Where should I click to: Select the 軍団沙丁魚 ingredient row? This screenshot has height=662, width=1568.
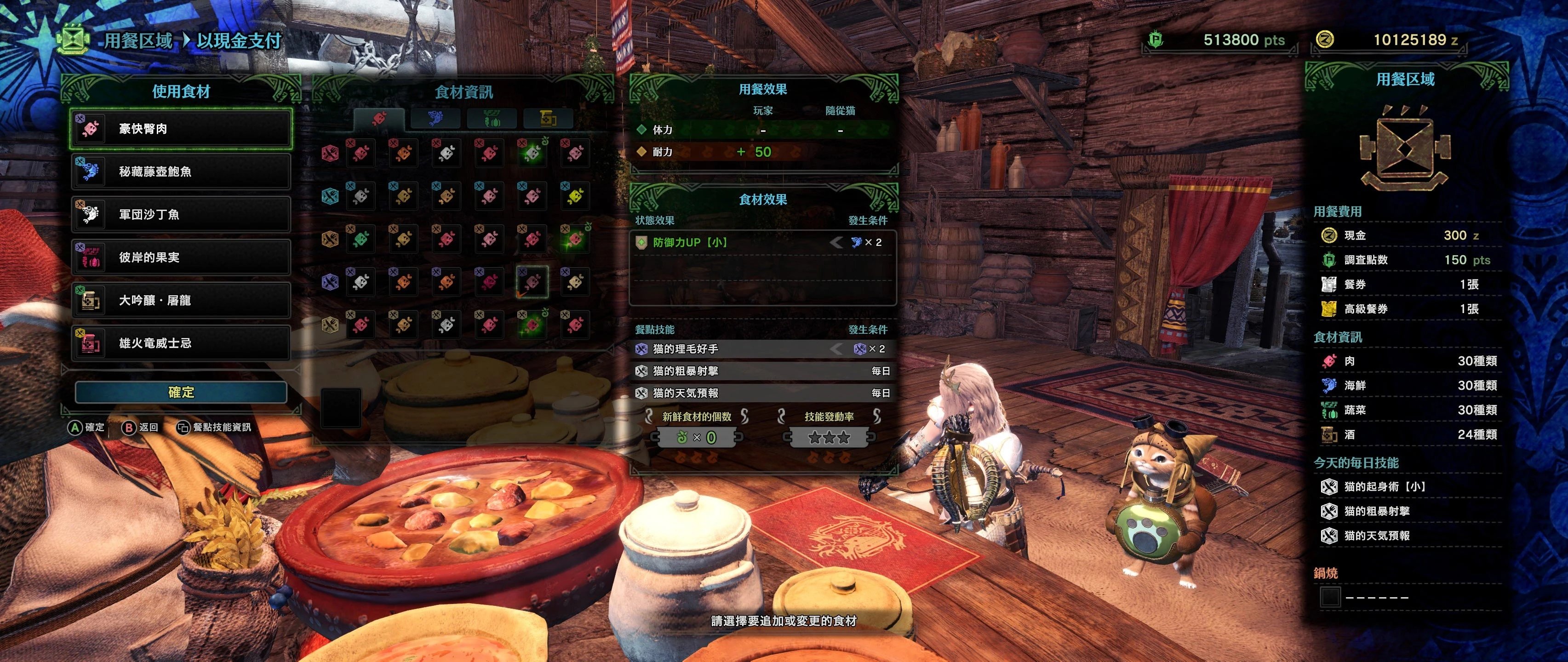[x=181, y=214]
